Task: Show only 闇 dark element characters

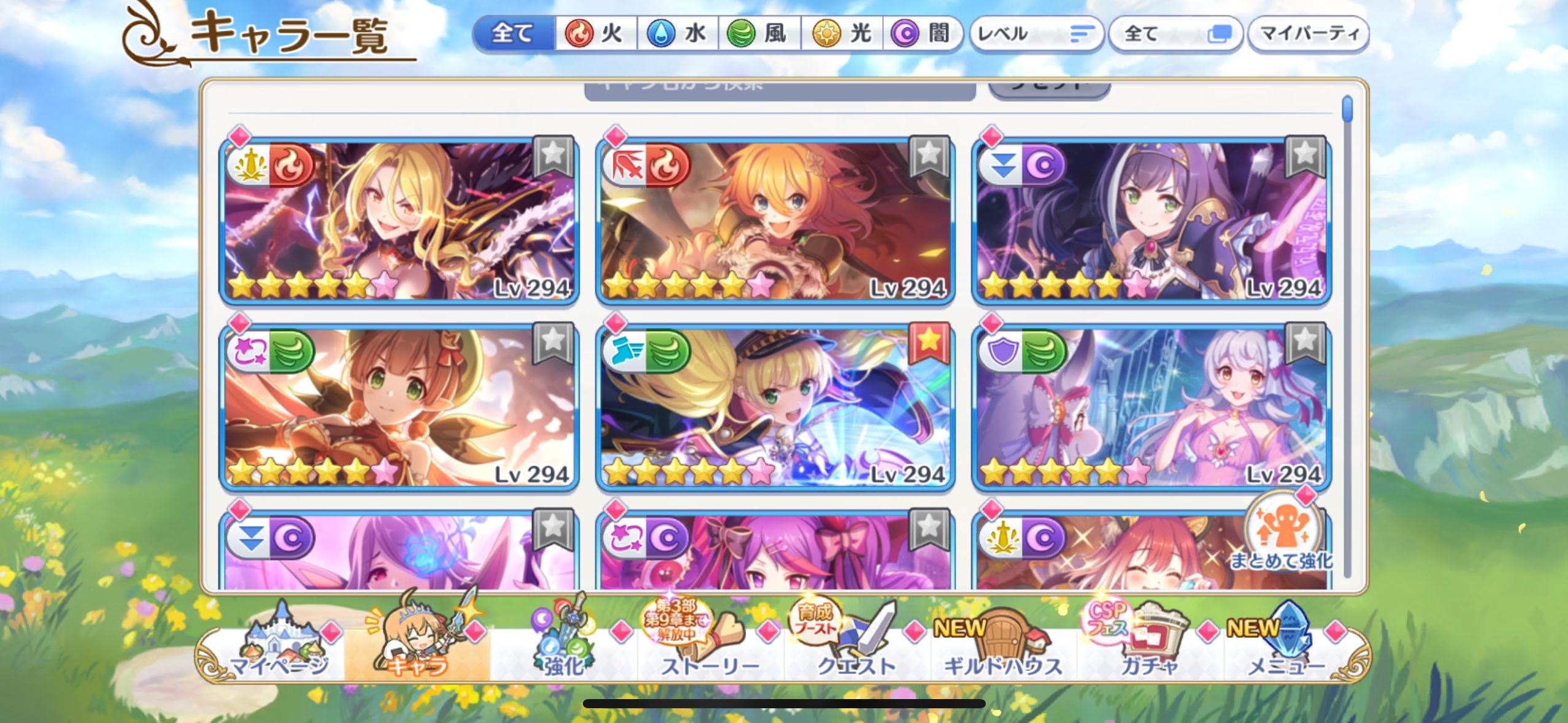Action: coord(922,33)
